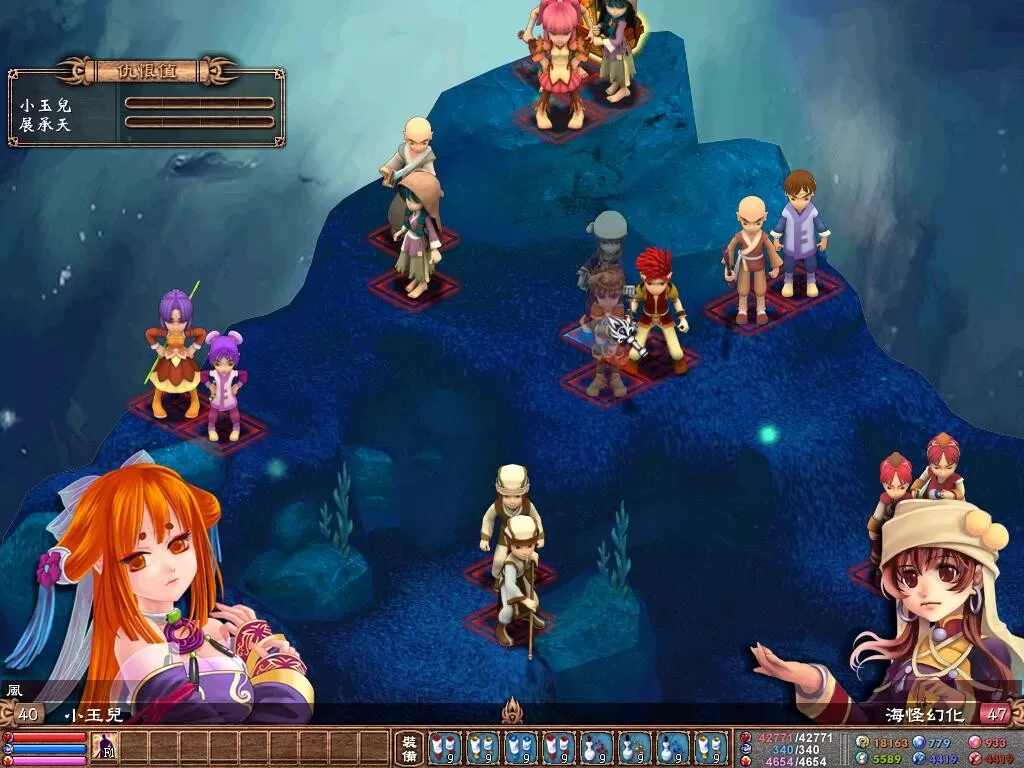
Task: Use the blue-capped scrolls item slot
Action: coord(521,748)
